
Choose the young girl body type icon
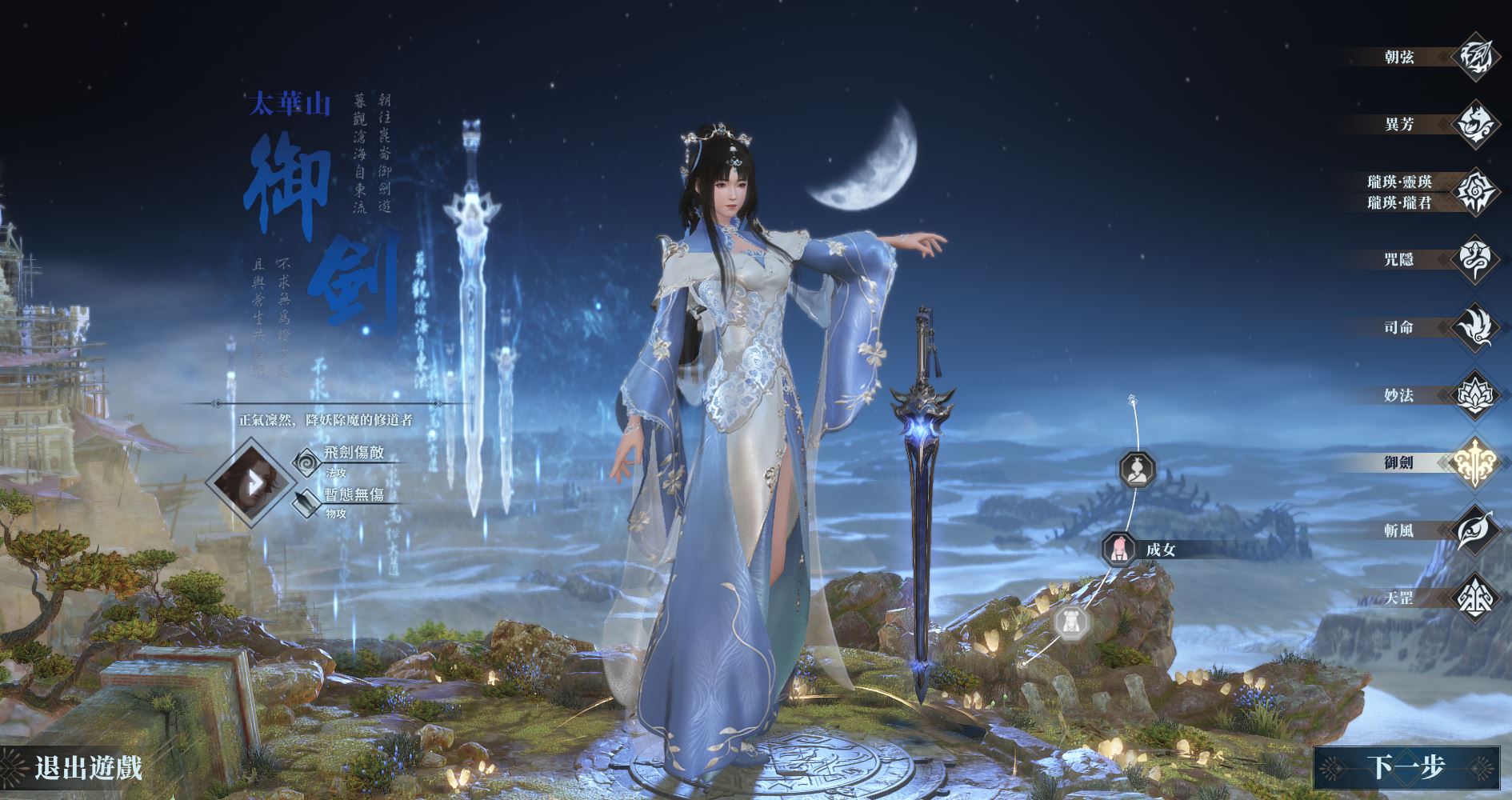coord(1072,622)
